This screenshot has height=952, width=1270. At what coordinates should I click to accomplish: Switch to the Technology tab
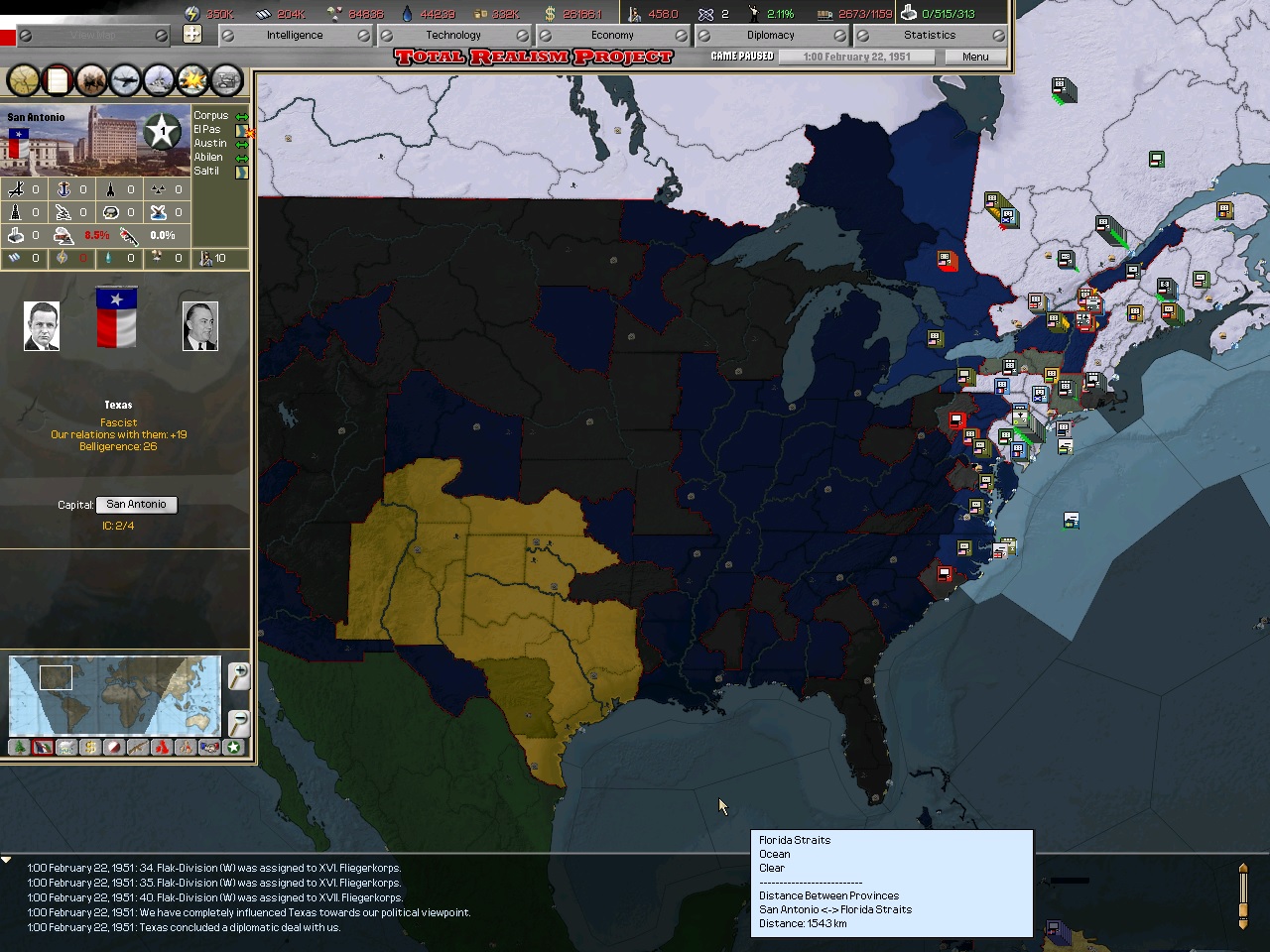coord(453,34)
